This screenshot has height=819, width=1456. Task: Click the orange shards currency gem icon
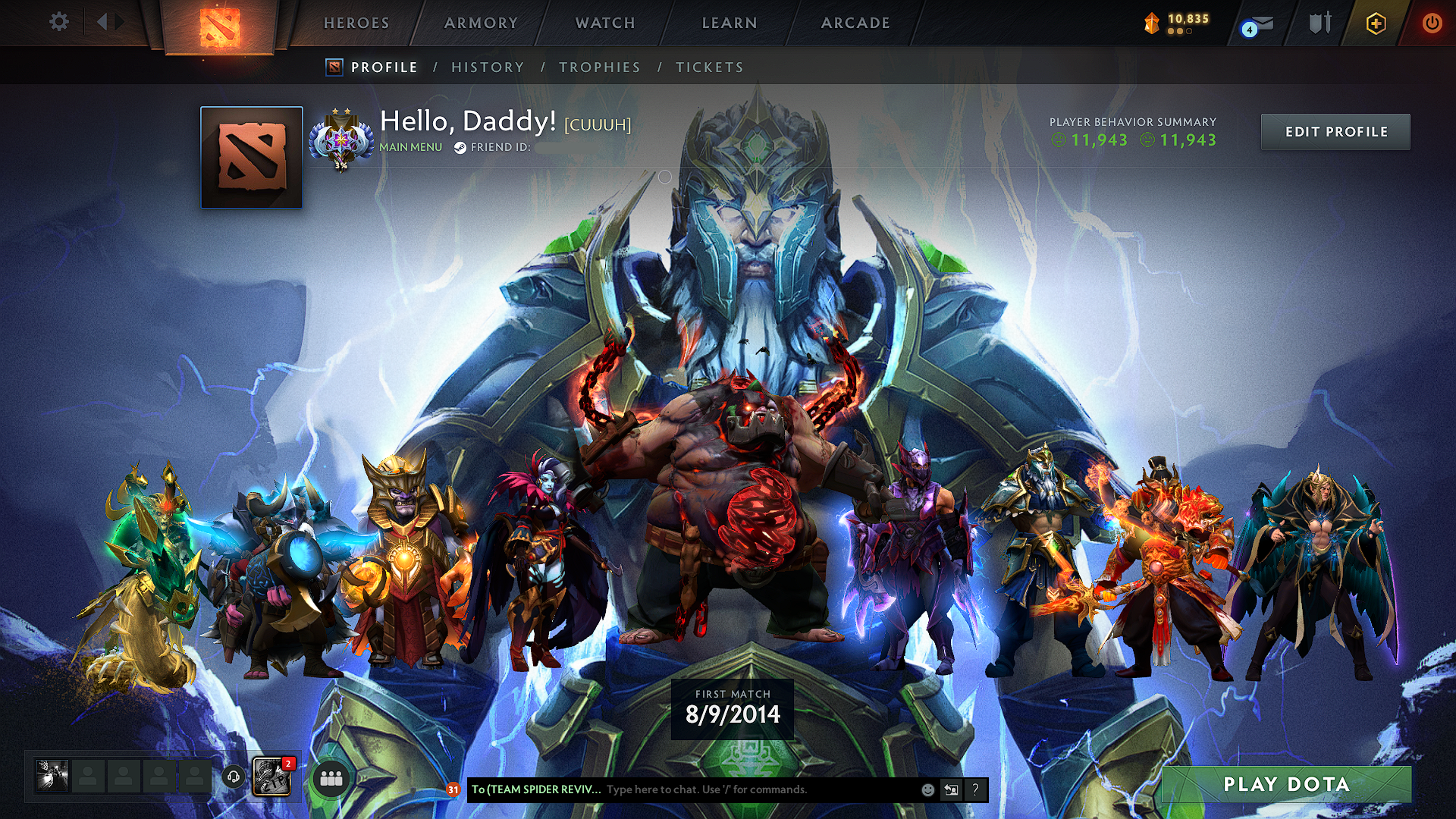tap(1150, 20)
